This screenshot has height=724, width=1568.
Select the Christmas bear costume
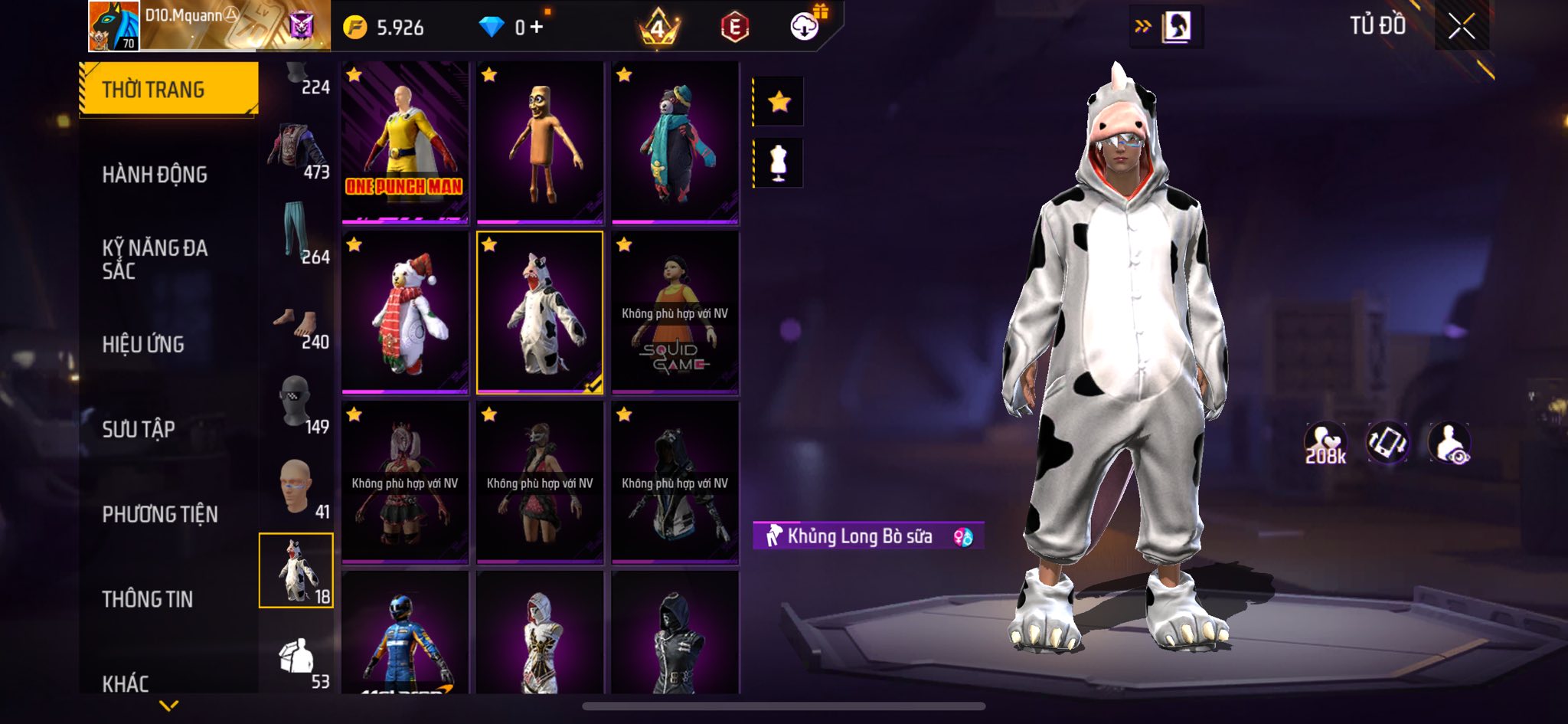pyautogui.click(x=405, y=313)
